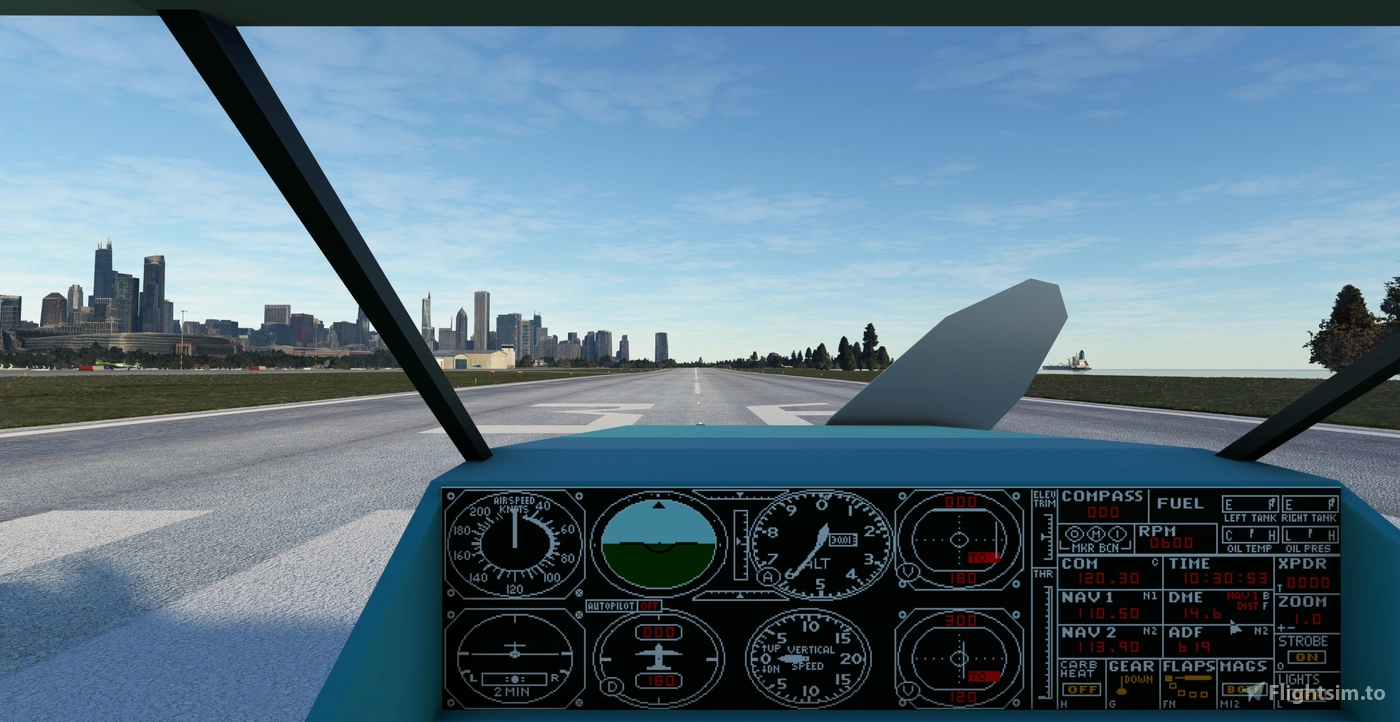Toggle the AUTOPILOT from OFF

pos(650,605)
